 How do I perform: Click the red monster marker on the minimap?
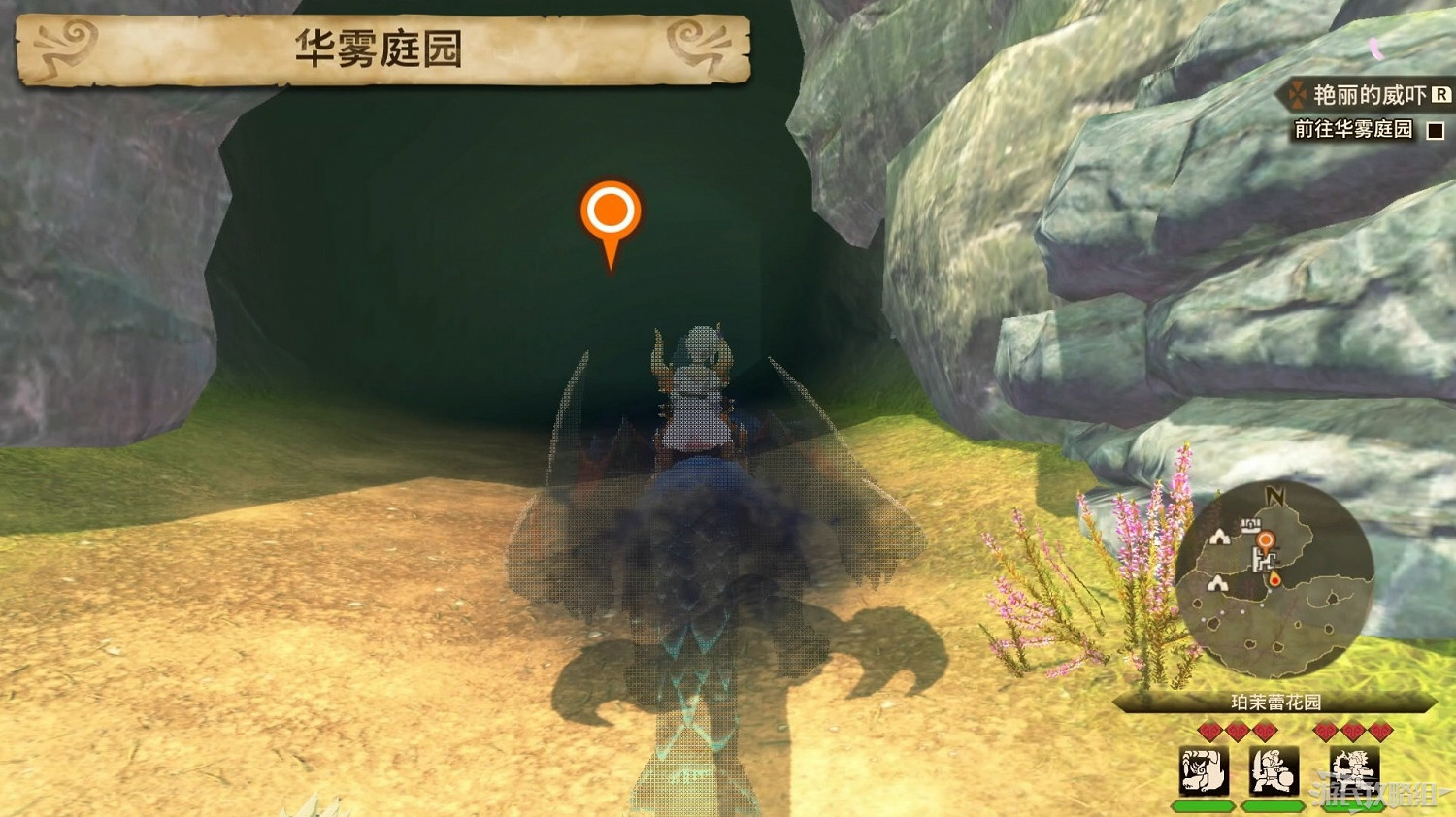click(1275, 579)
